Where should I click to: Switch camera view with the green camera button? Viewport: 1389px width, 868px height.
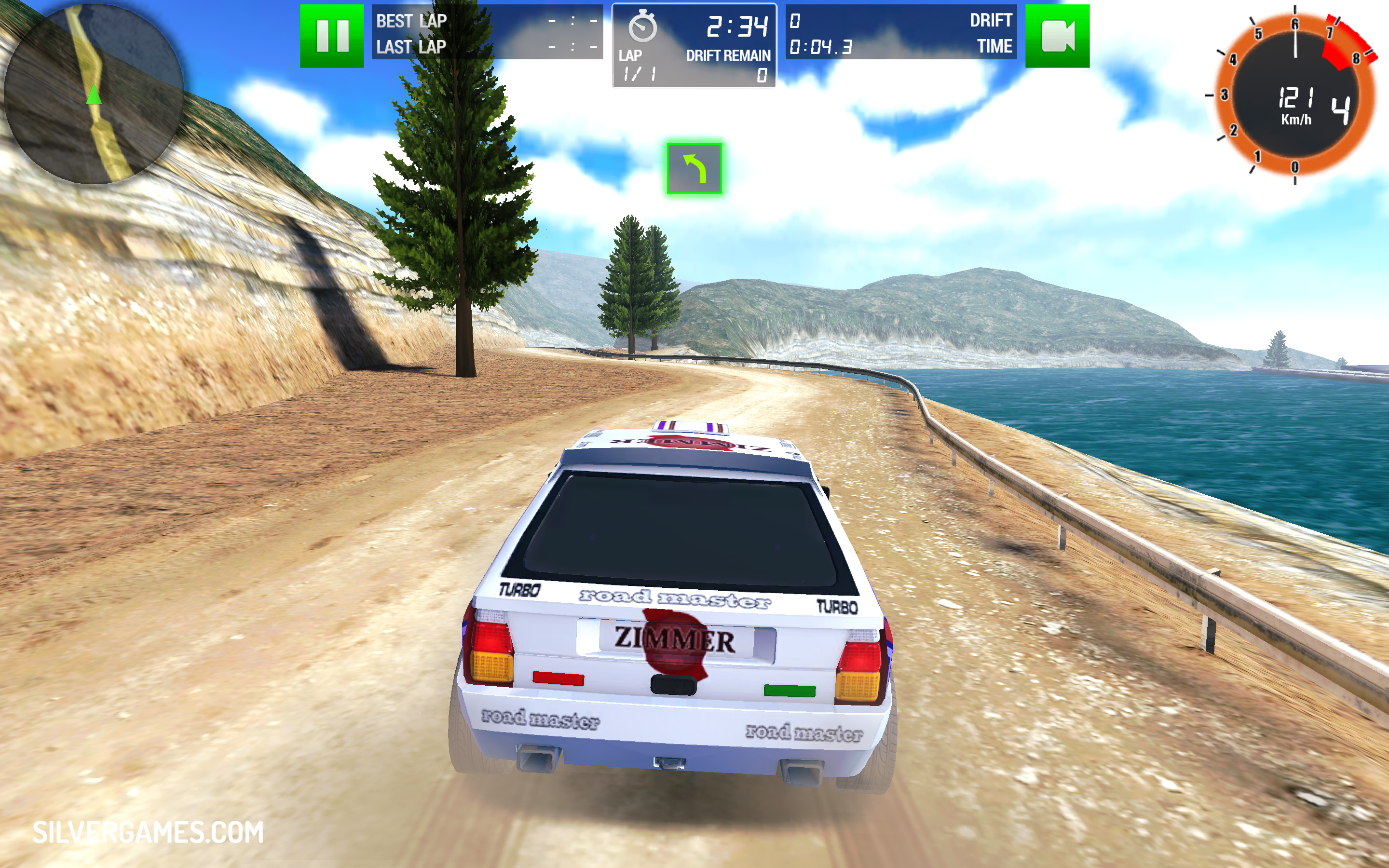(1057, 36)
